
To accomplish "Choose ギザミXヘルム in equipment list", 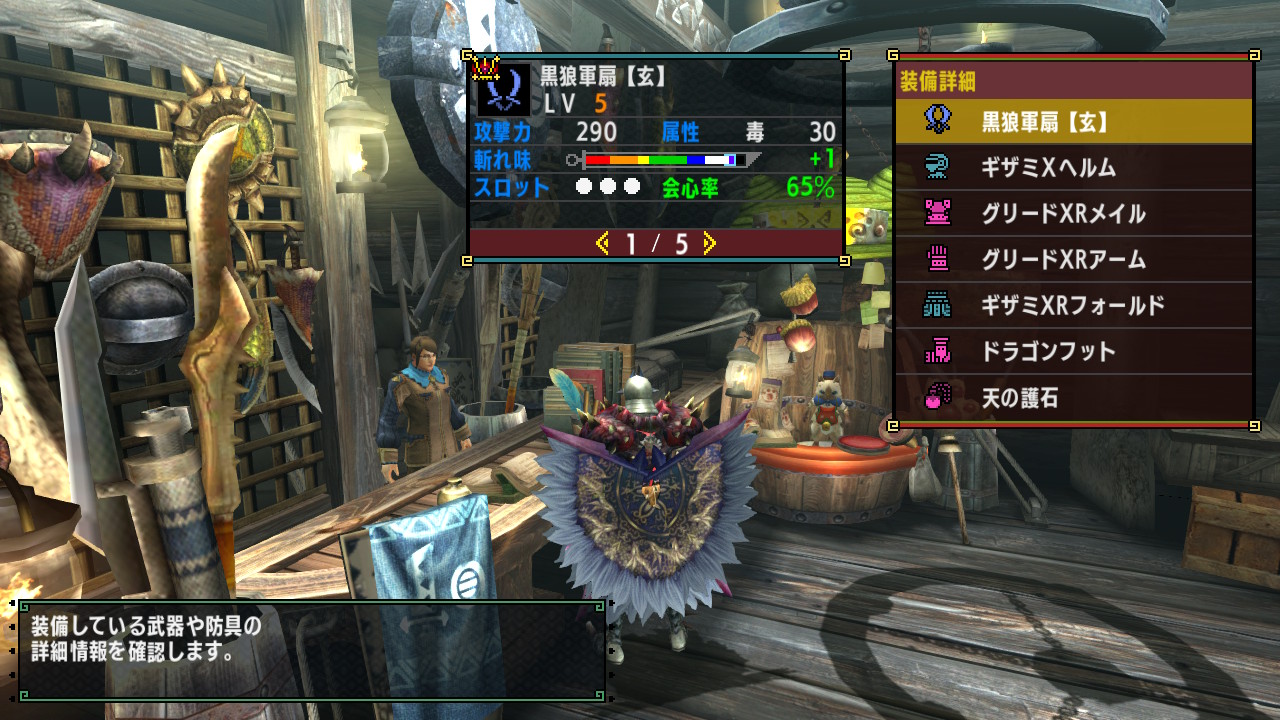I will tap(1073, 168).
